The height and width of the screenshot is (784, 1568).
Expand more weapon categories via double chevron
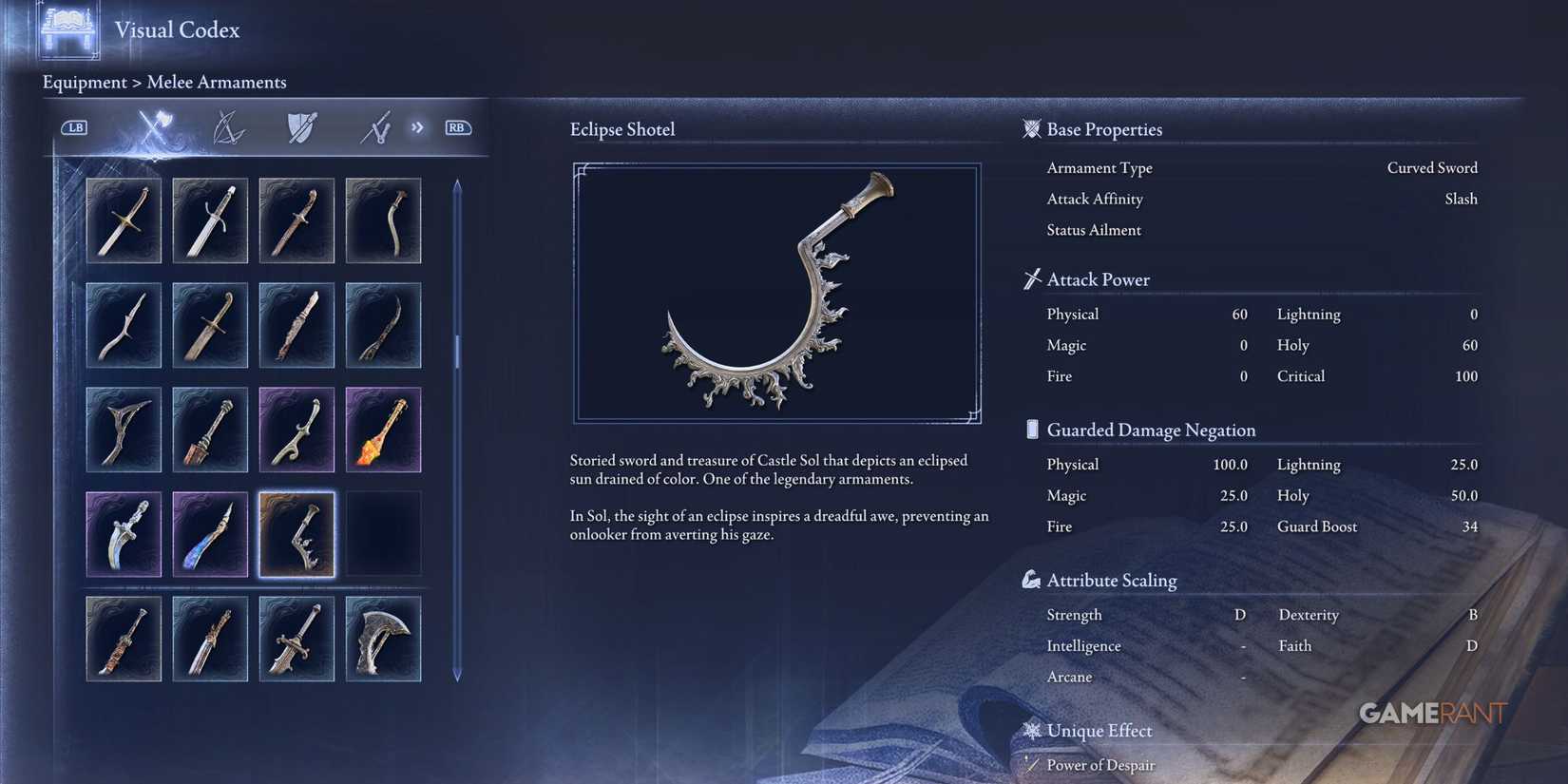coord(417,126)
